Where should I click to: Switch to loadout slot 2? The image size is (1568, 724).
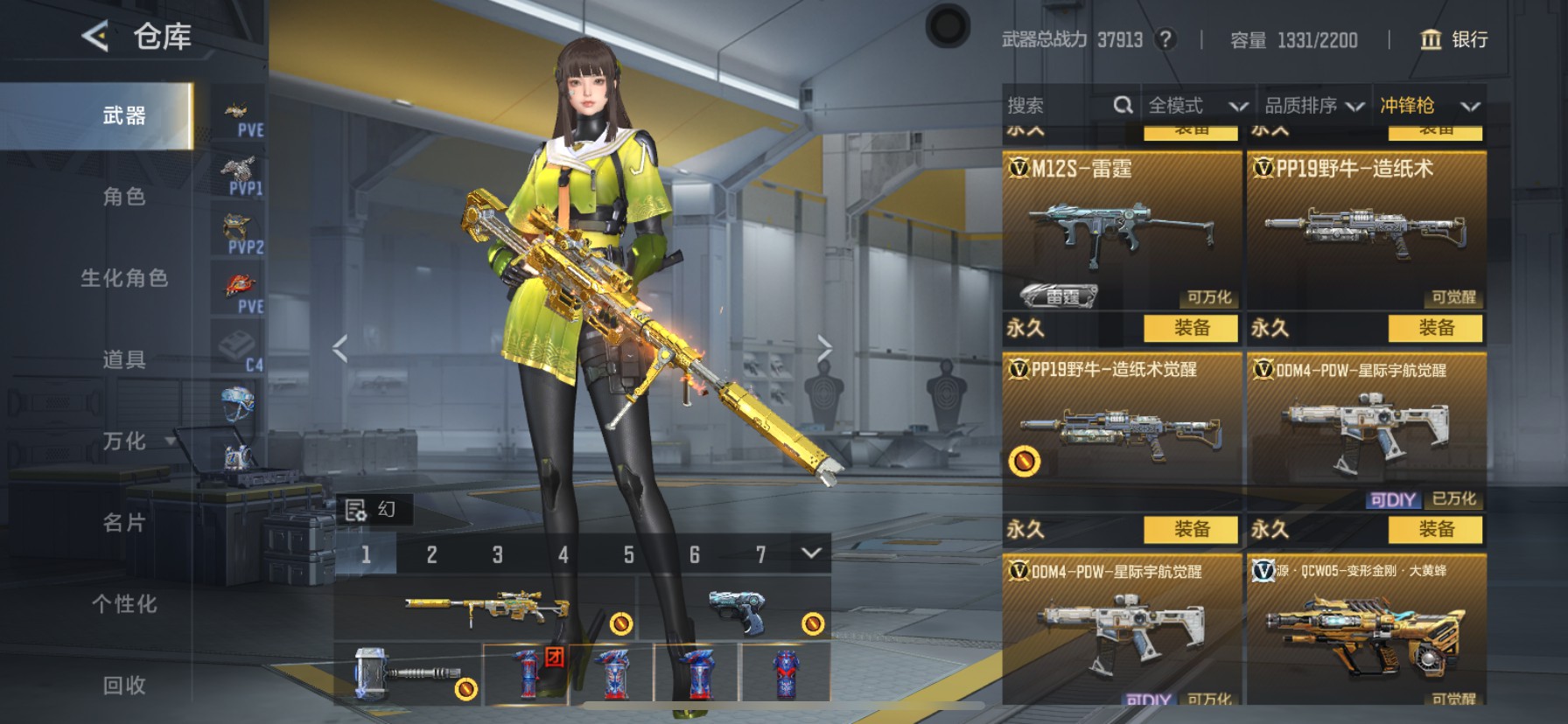coord(431,554)
